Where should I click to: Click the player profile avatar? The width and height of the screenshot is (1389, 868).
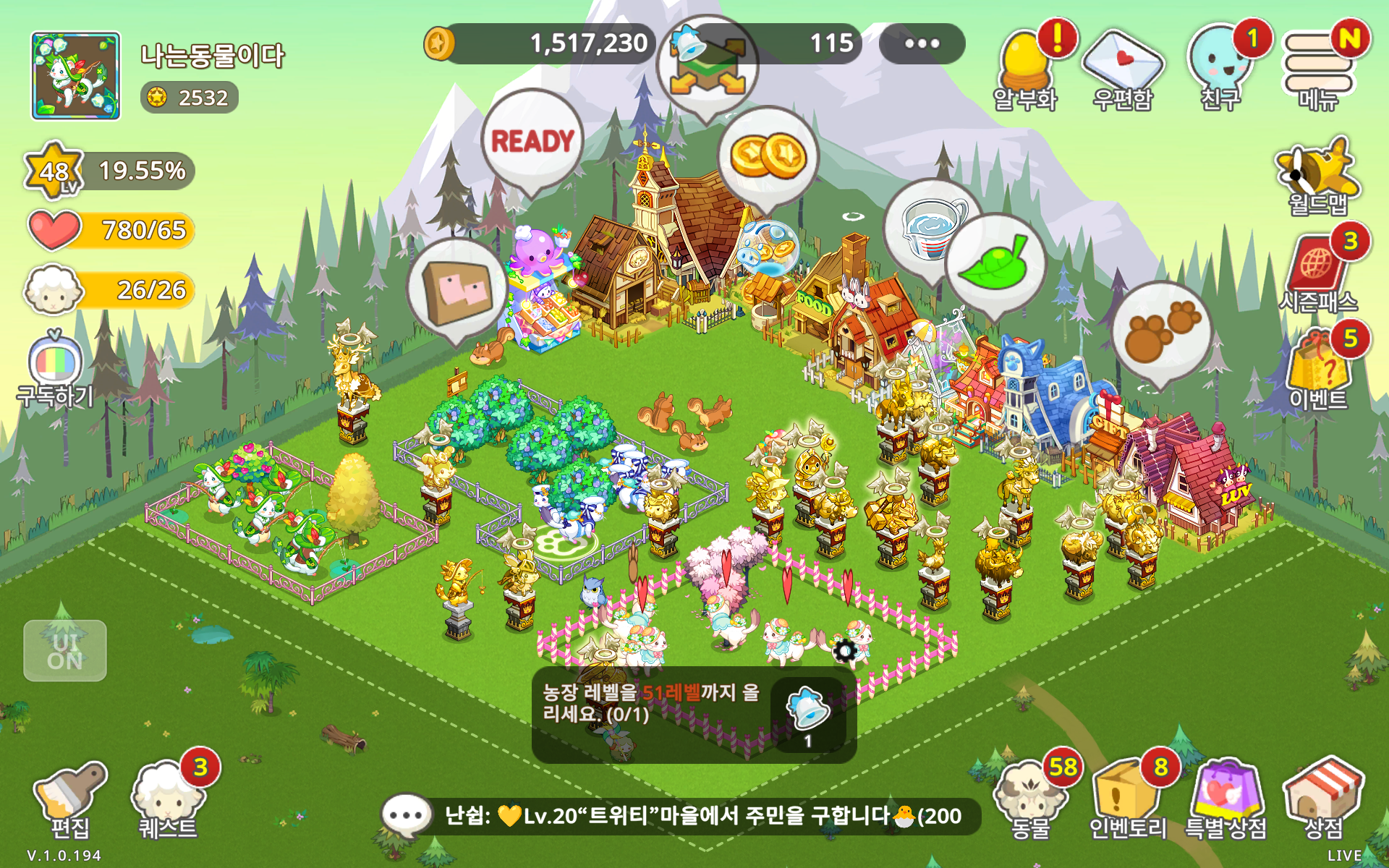[x=76, y=76]
